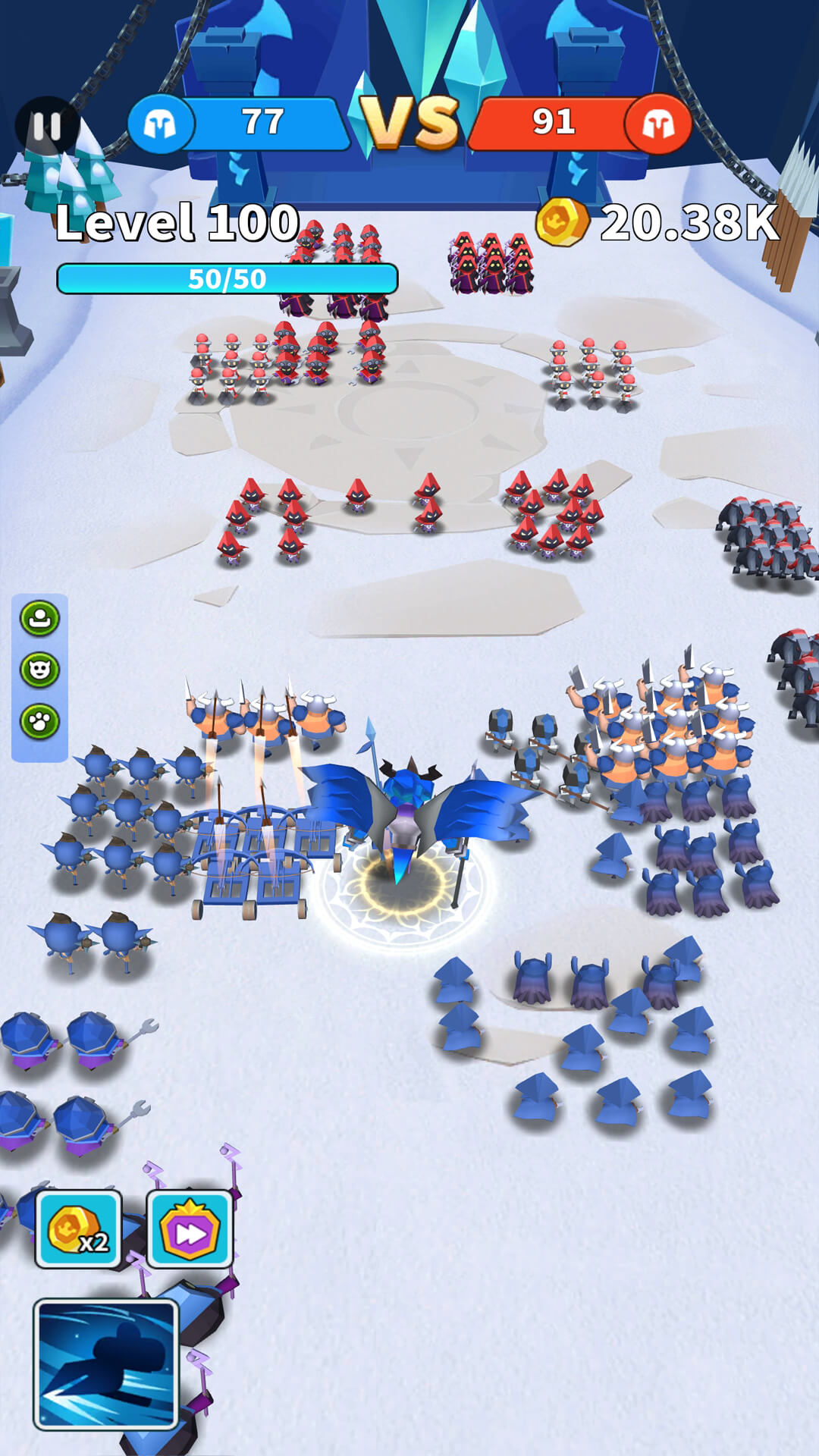
Task: Pause the battle
Action: [x=47, y=127]
